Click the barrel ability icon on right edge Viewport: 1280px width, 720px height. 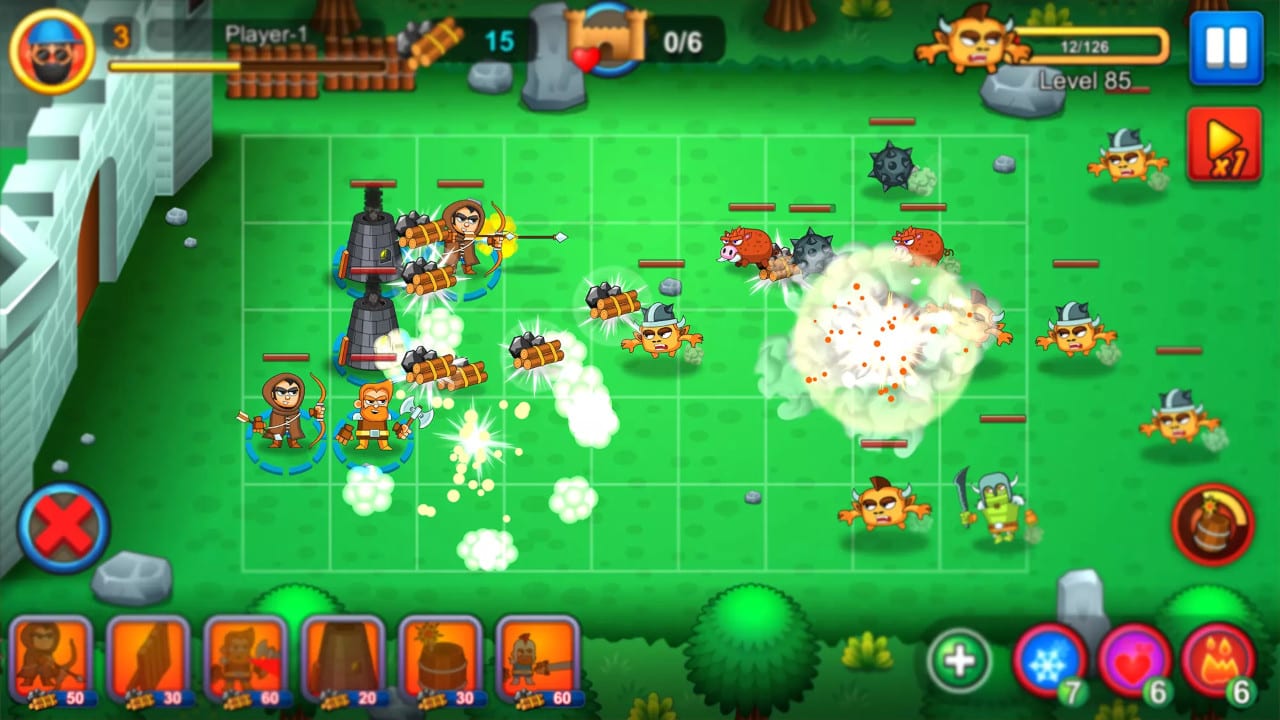point(1214,524)
